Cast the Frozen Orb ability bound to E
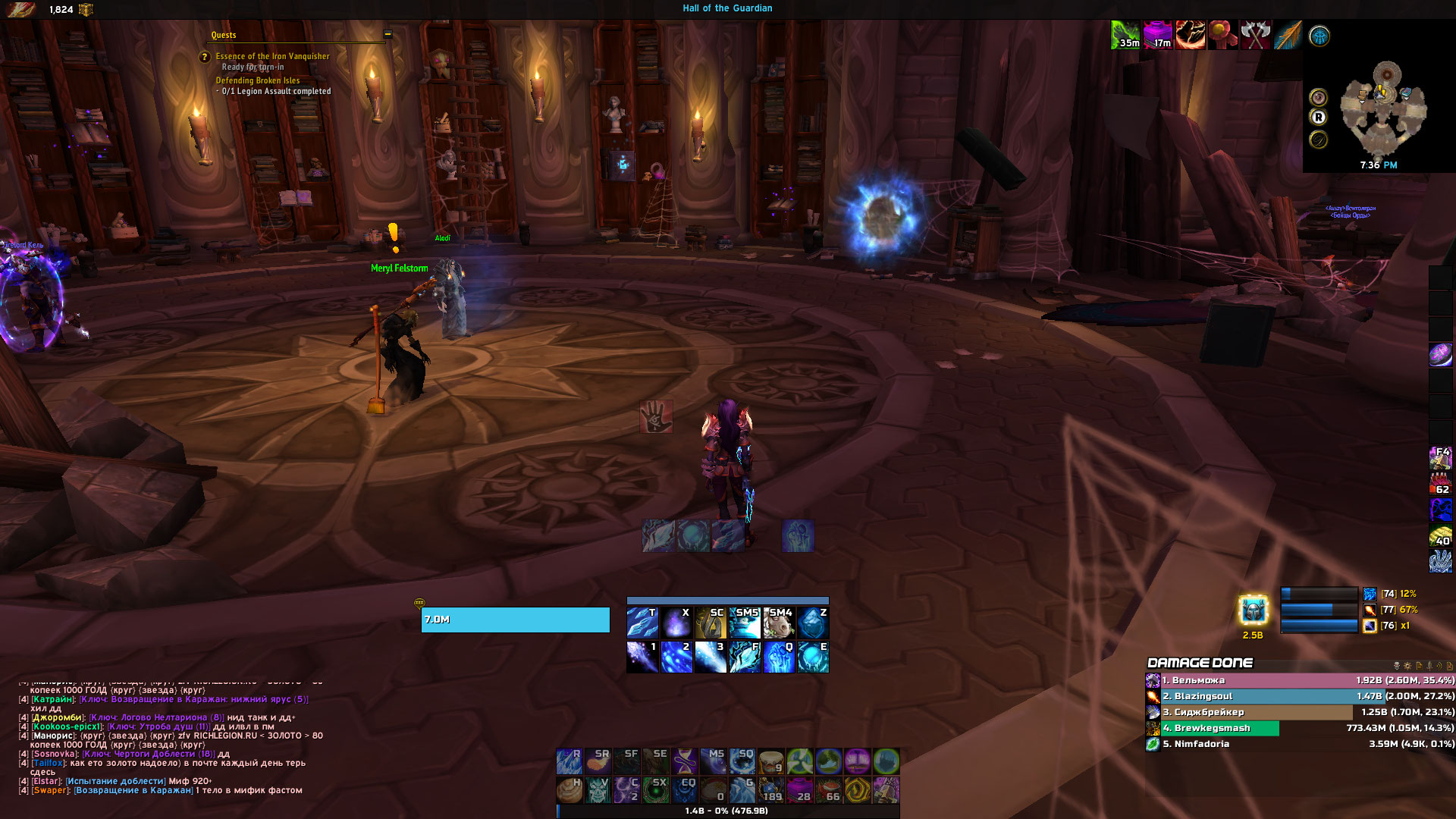This screenshot has width=1456, height=819. (812, 657)
